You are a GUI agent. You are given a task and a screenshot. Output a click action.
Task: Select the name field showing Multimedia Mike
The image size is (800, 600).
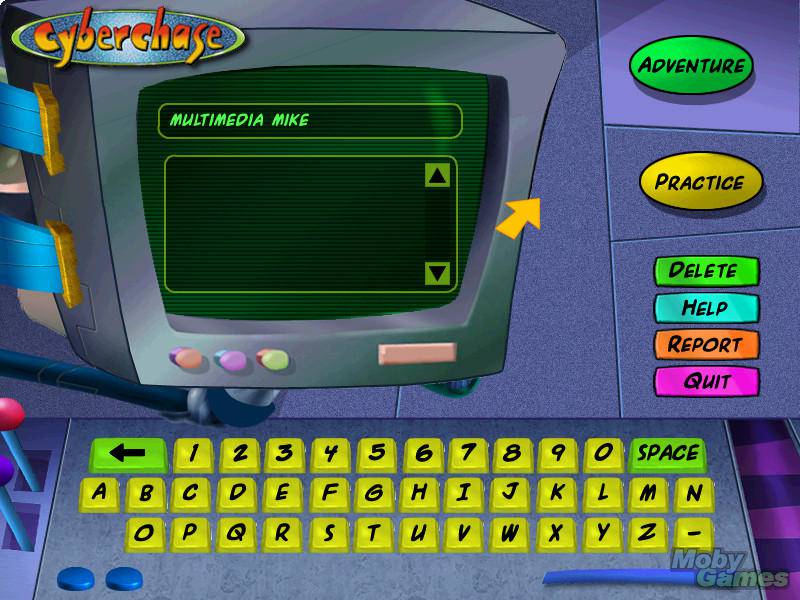[x=310, y=120]
